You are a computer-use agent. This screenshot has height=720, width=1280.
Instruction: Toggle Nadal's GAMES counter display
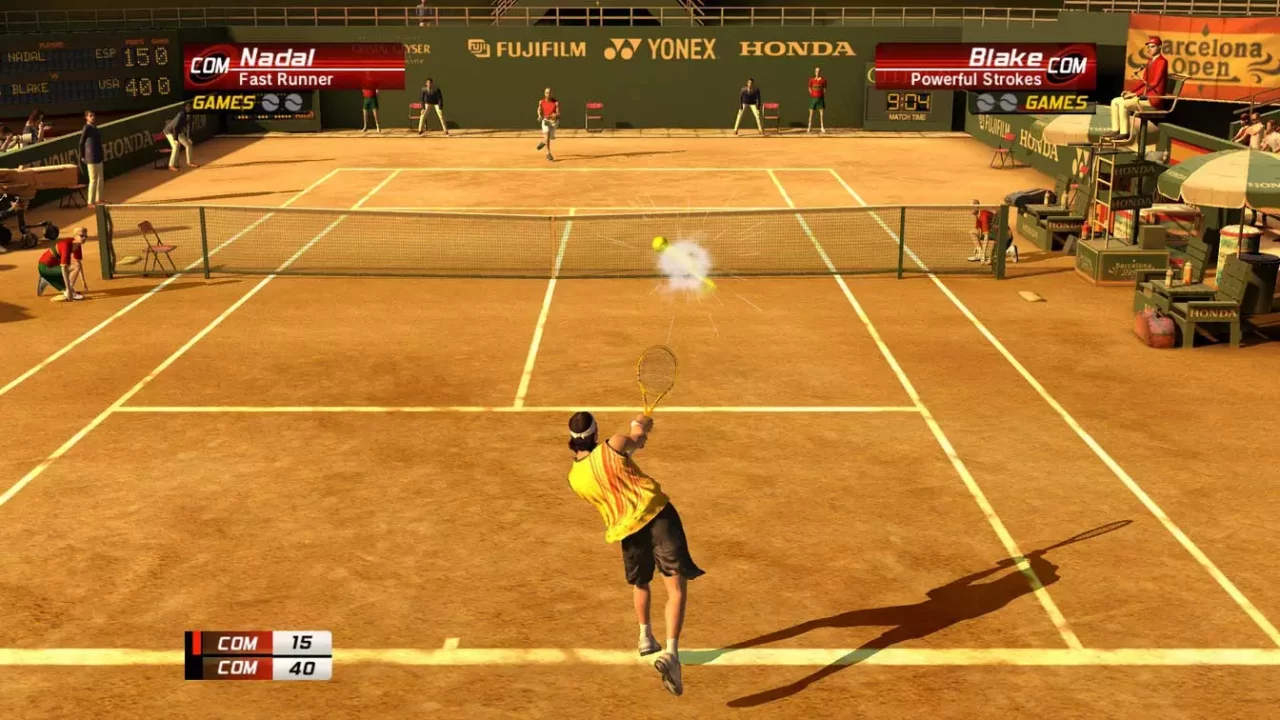pos(225,101)
